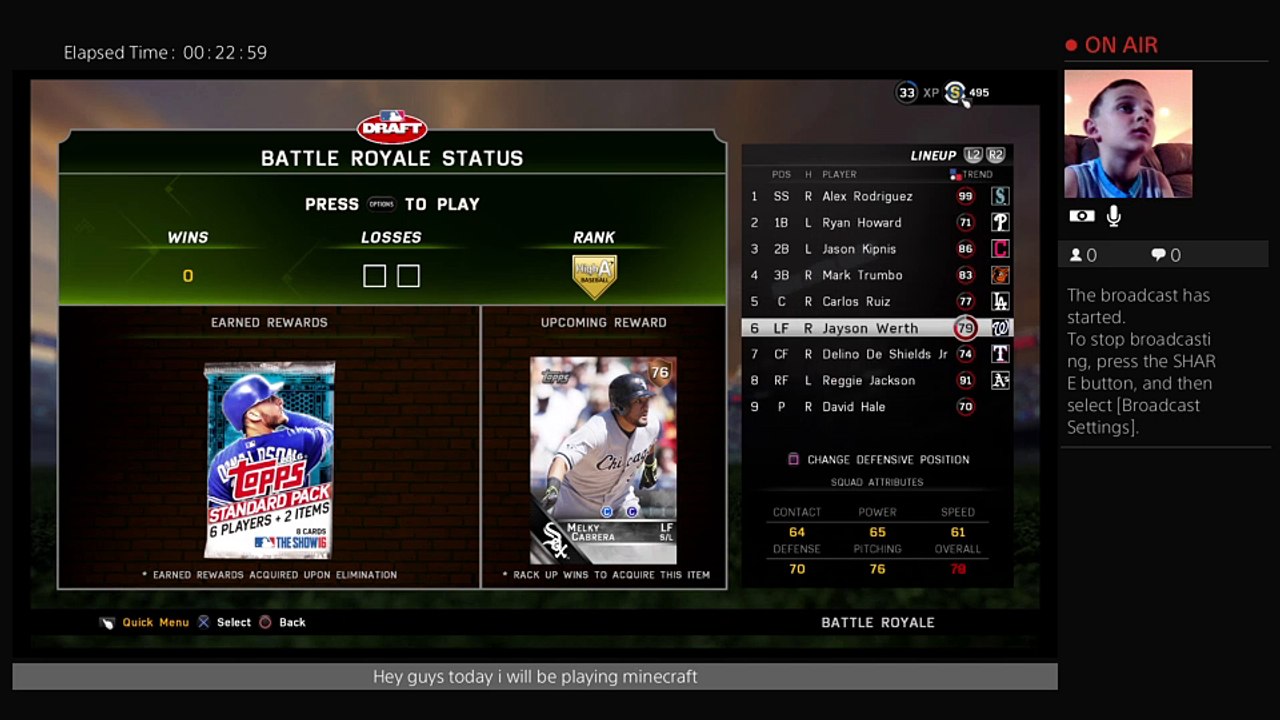This screenshot has height=720, width=1280.
Task: Toggle the broadcast camera icon
Action: [x=1082, y=216]
